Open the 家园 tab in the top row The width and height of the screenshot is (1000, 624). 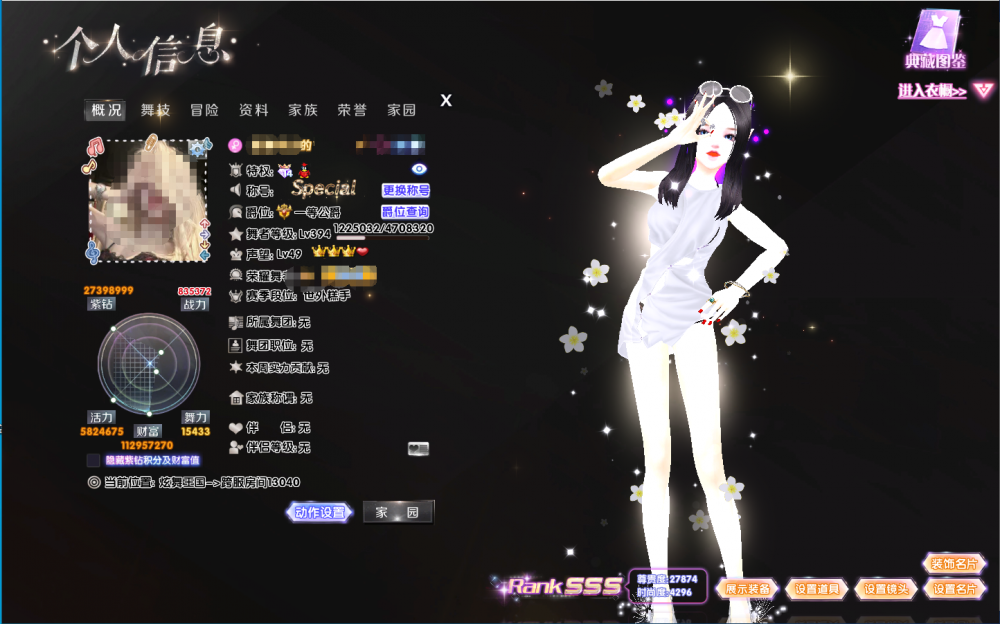pyautogui.click(x=402, y=110)
